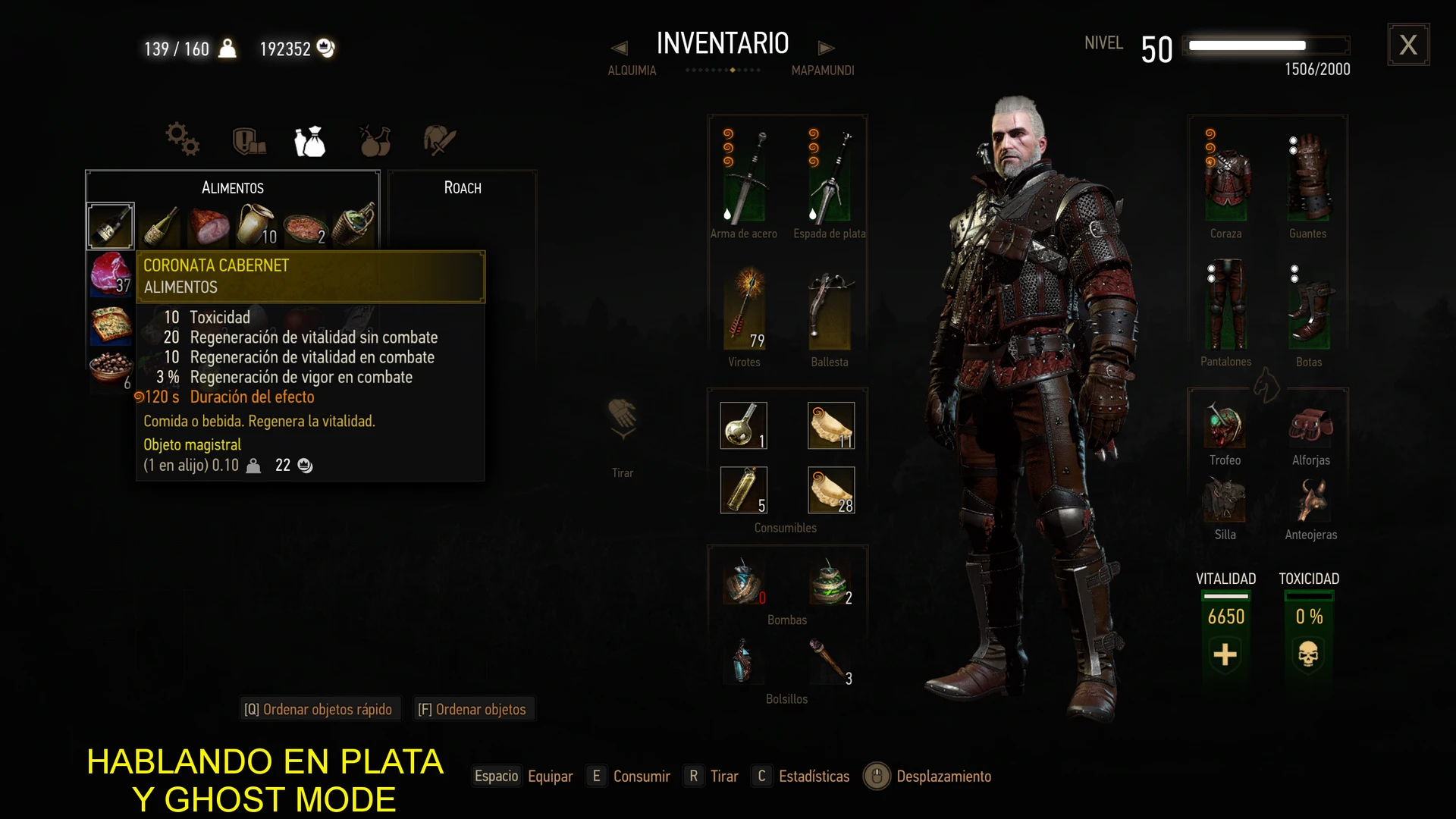Image resolution: width=1456 pixels, height=819 pixels.
Task: Select the Virotes bolts slot
Action: click(745, 309)
